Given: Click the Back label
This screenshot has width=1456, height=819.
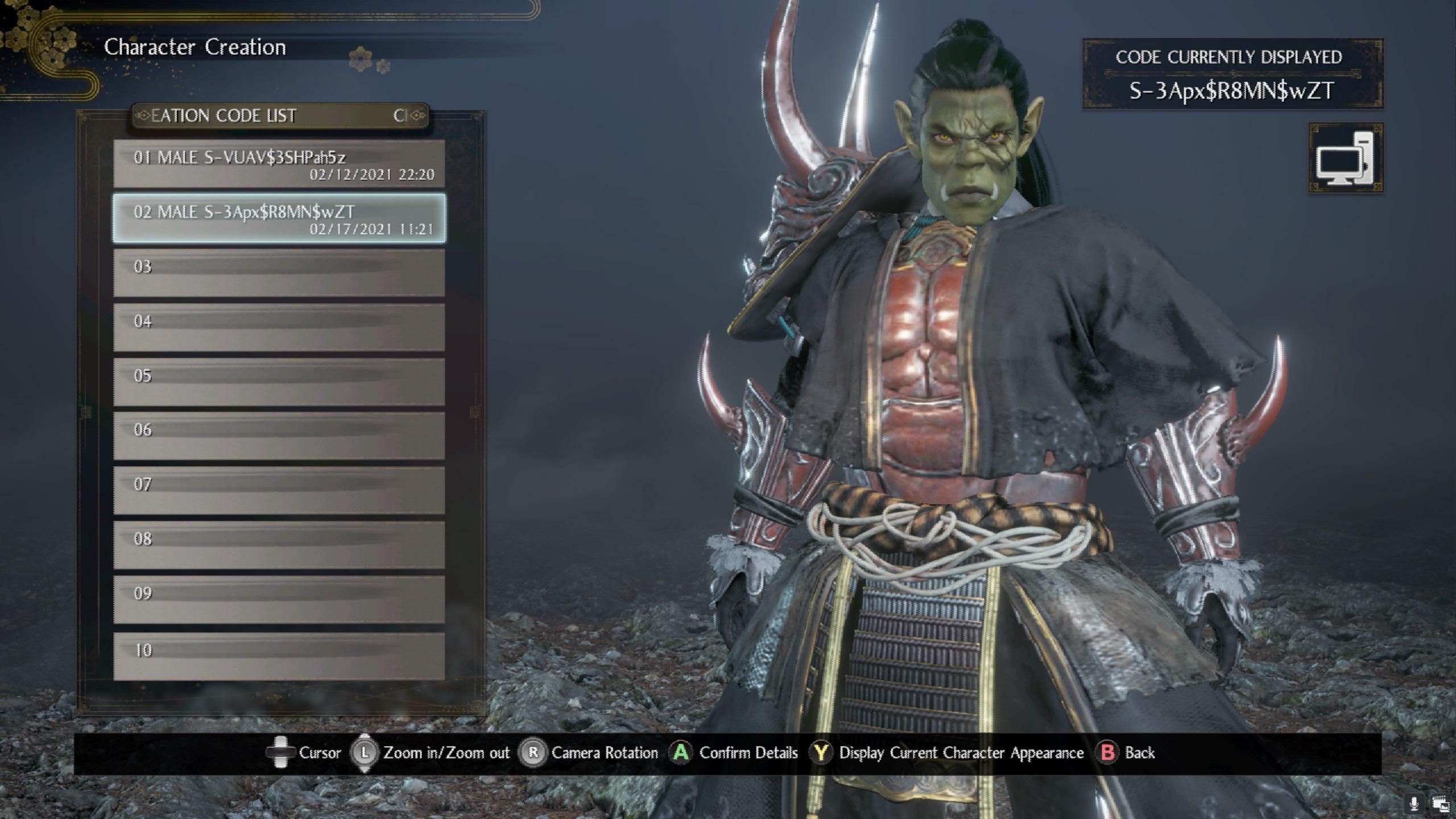Looking at the screenshot, I should 1139,752.
